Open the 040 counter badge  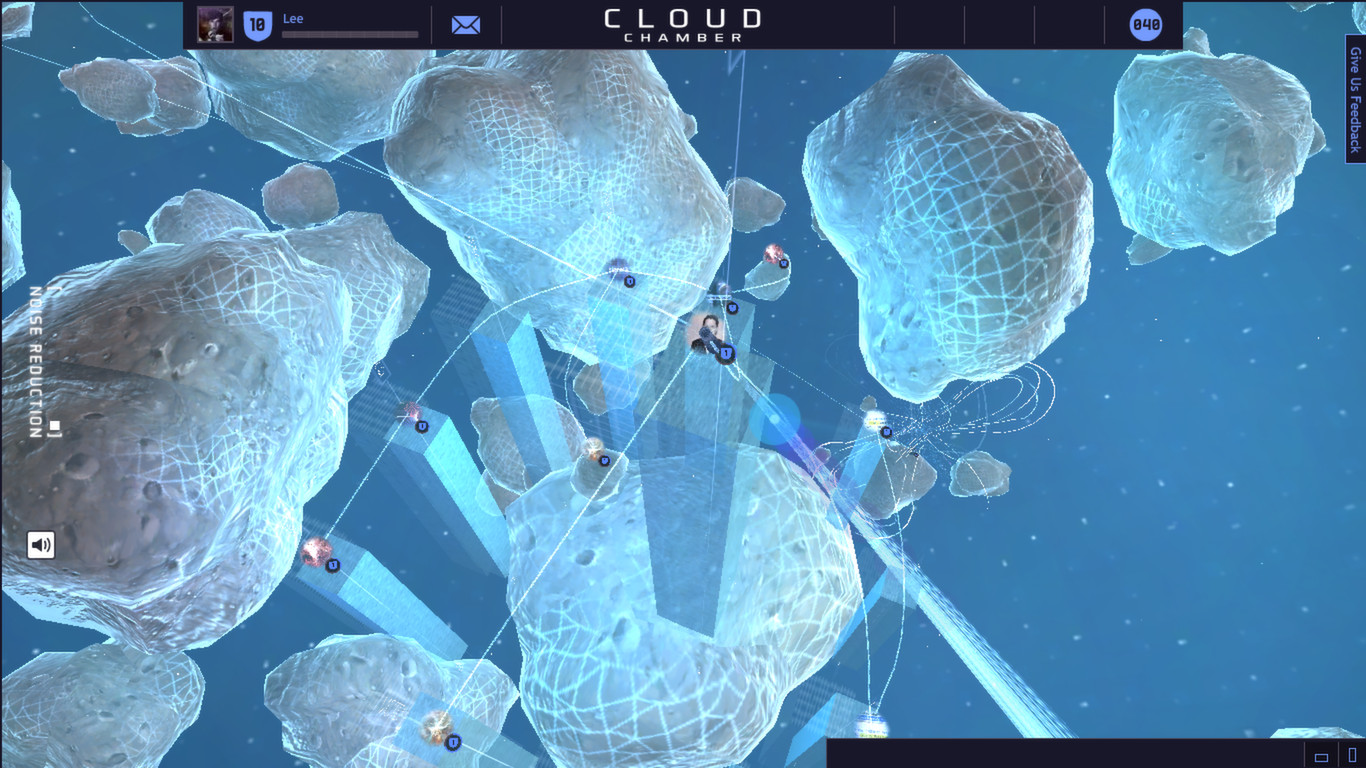click(1145, 25)
